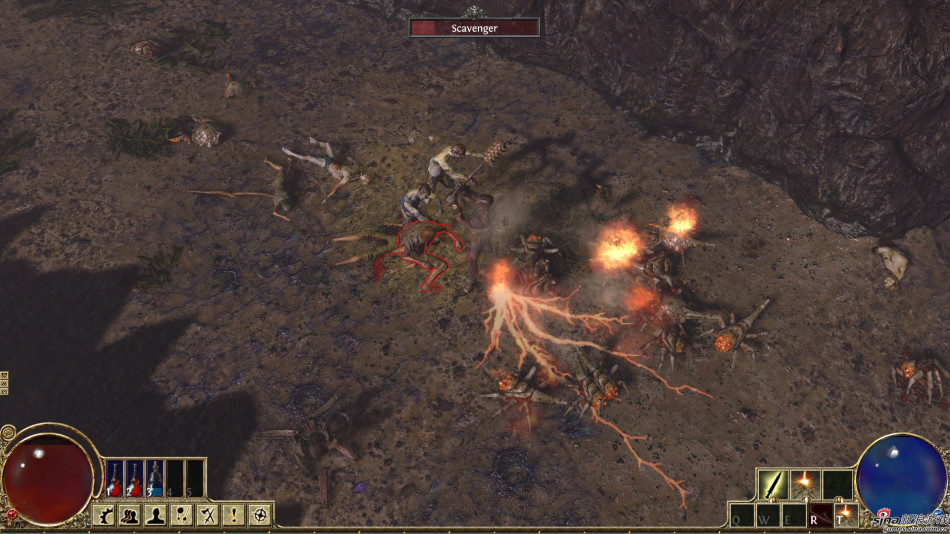Drink the blue mana flask numbered 3
Viewport: 950px width, 534px height.
(x=155, y=478)
